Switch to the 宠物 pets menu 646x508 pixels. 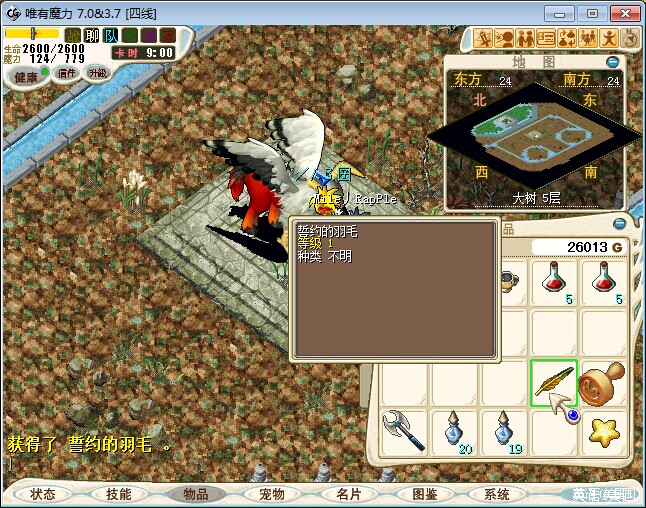(x=272, y=494)
